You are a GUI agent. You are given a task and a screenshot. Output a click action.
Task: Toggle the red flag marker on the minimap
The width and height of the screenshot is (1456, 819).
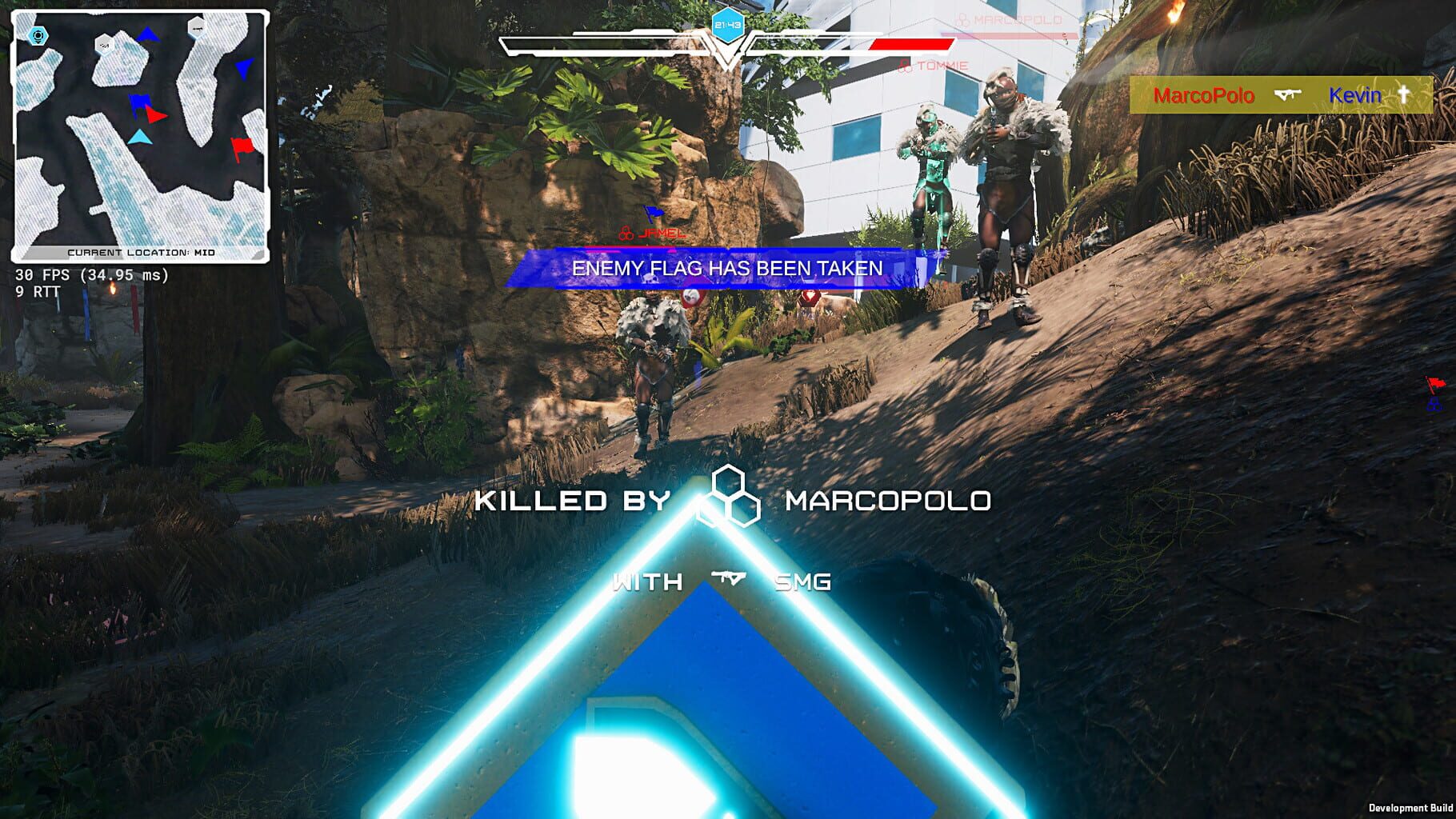click(x=243, y=146)
